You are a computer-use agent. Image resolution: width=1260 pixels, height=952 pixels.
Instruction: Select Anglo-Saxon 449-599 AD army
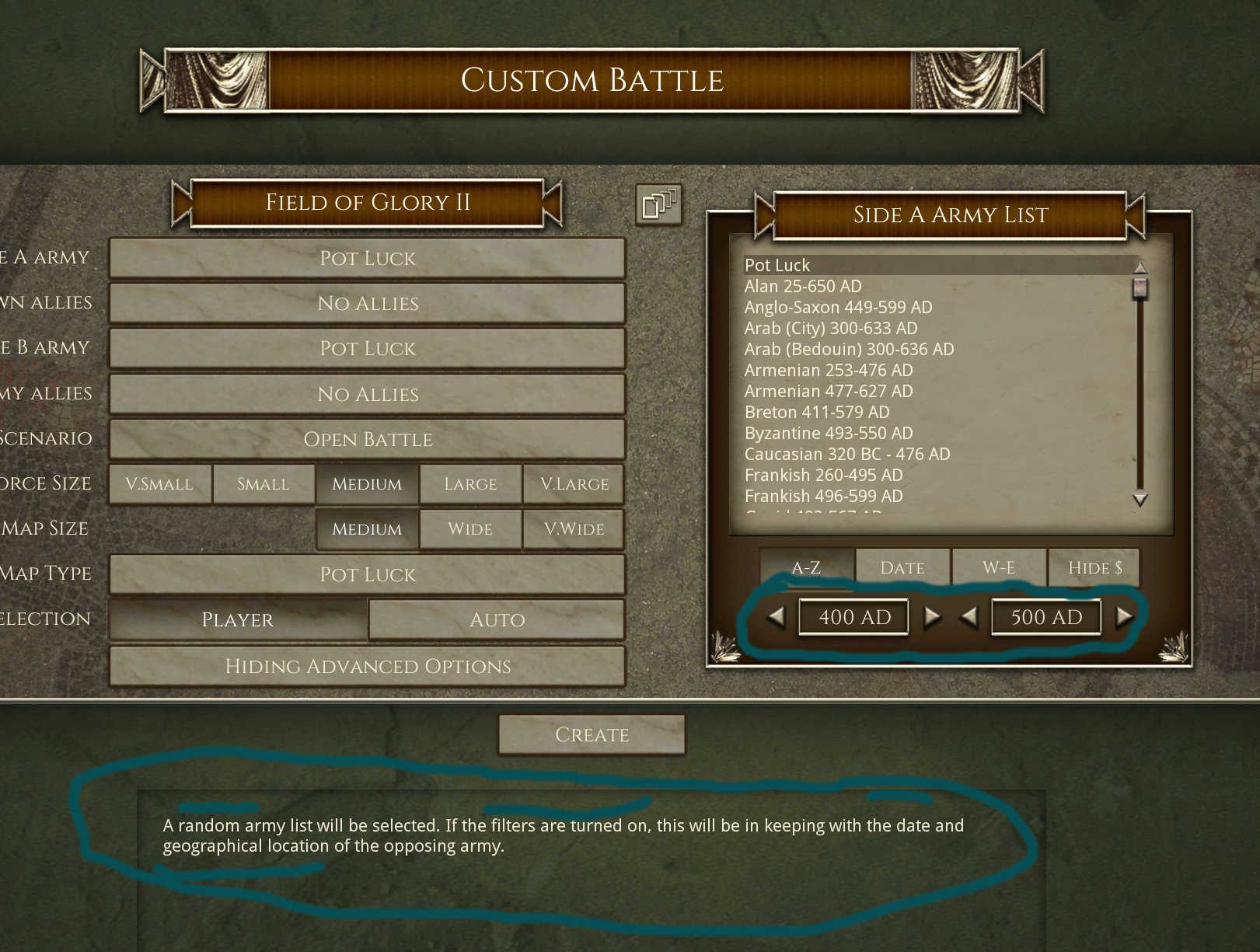(x=838, y=307)
